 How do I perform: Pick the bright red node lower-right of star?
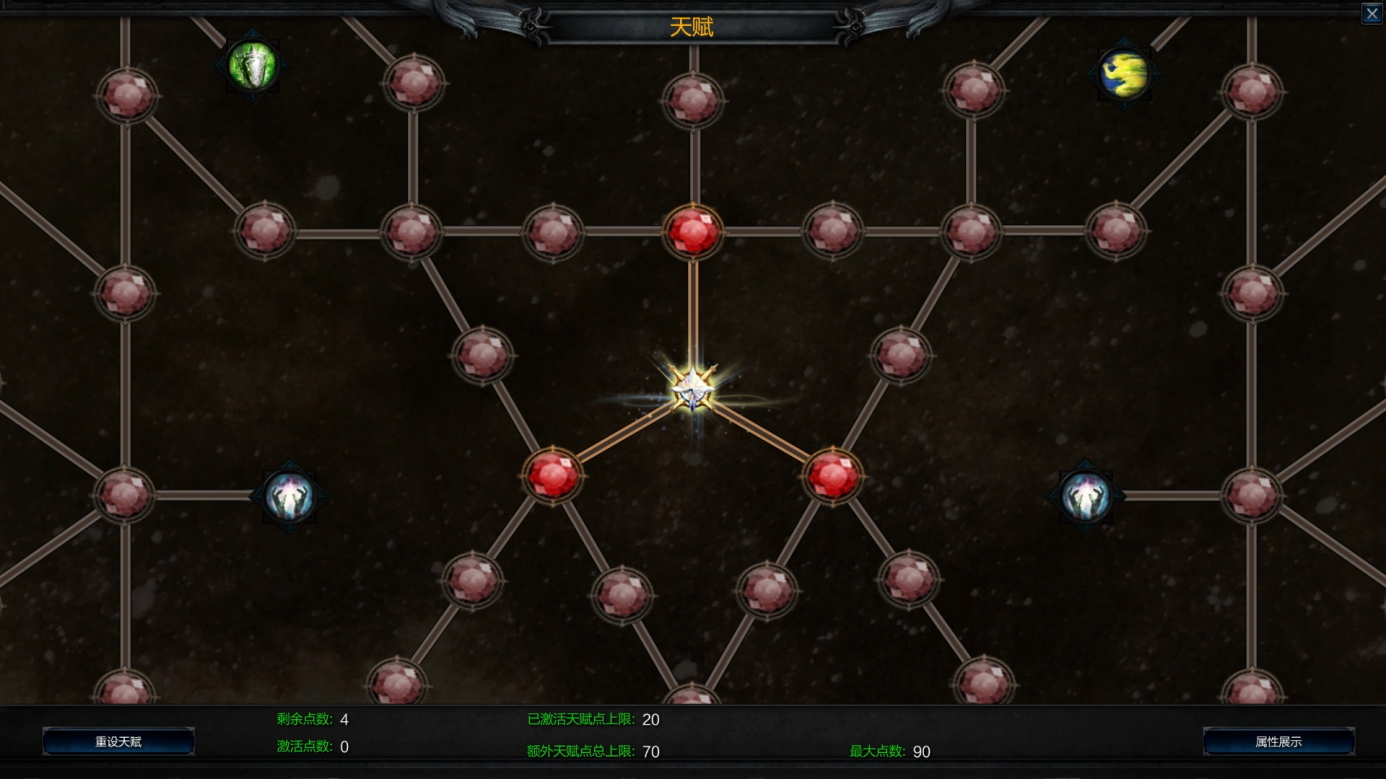click(832, 475)
